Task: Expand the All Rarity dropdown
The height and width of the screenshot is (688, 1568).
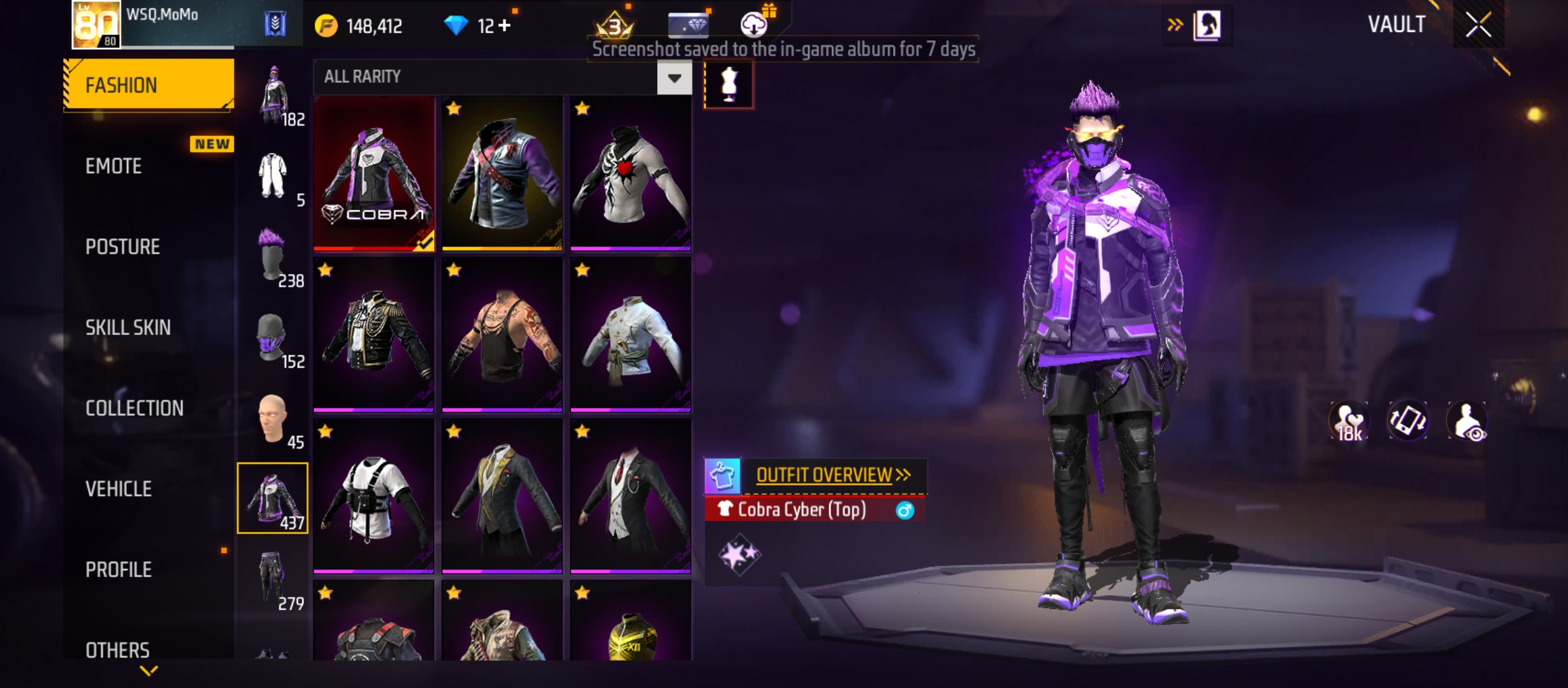Action: (x=674, y=78)
